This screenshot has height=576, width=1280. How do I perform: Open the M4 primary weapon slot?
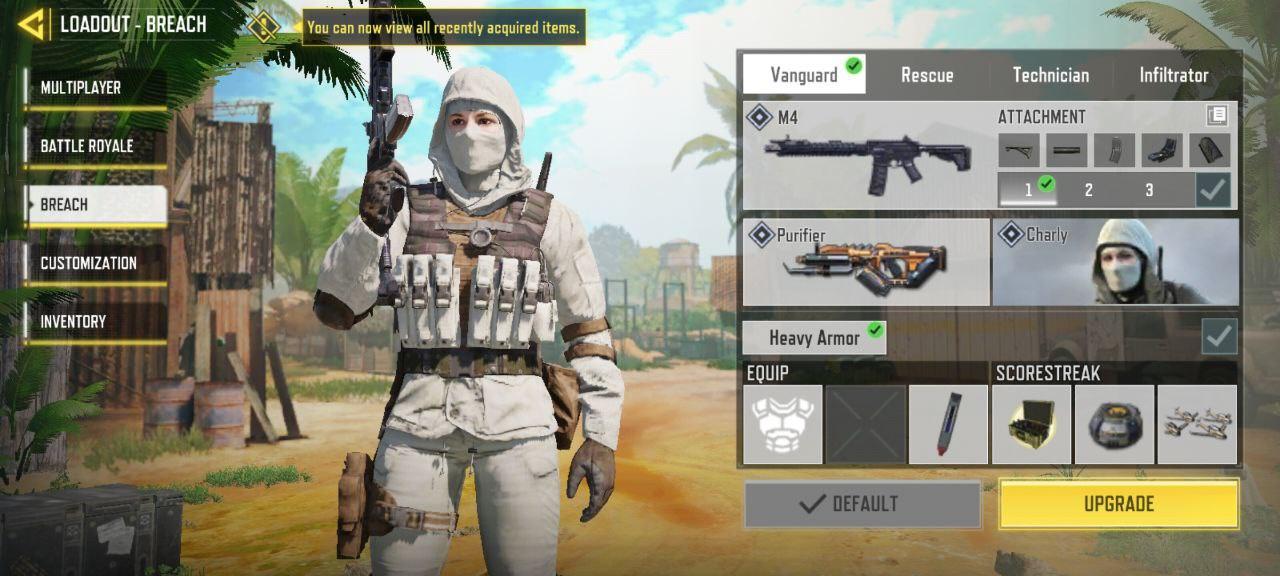click(x=866, y=156)
